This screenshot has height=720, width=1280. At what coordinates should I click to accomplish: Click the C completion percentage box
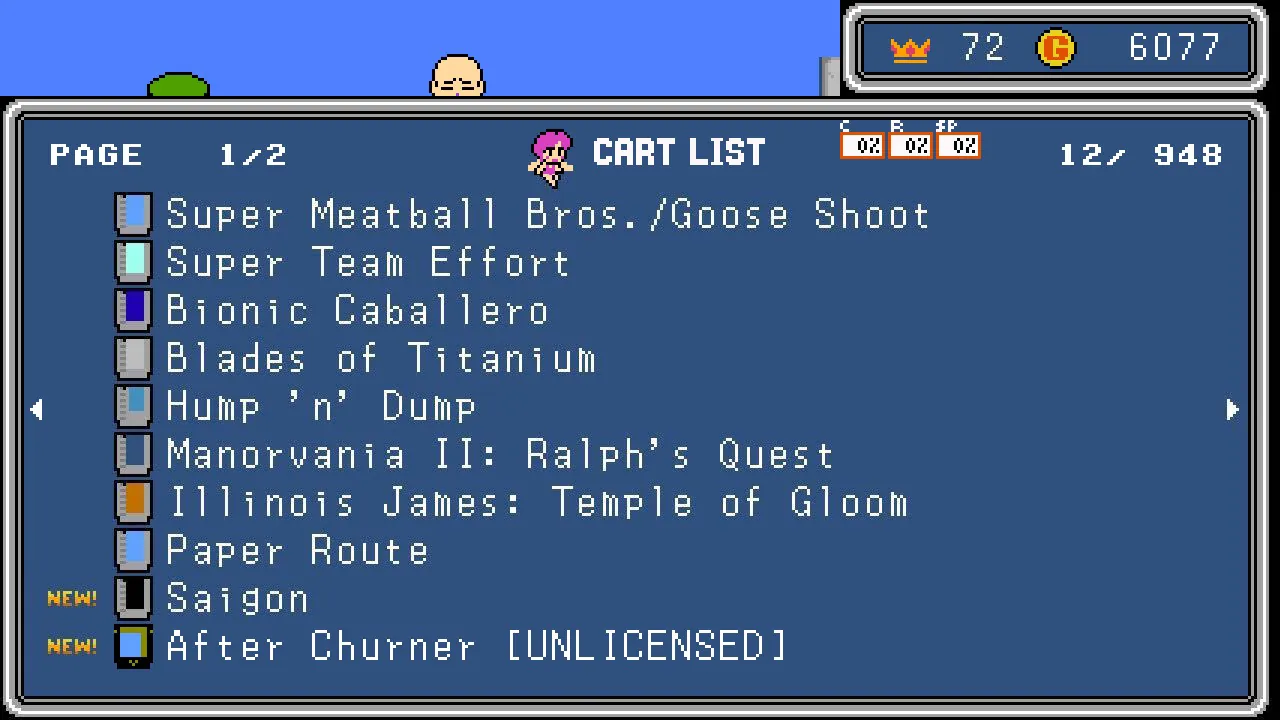click(863, 145)
